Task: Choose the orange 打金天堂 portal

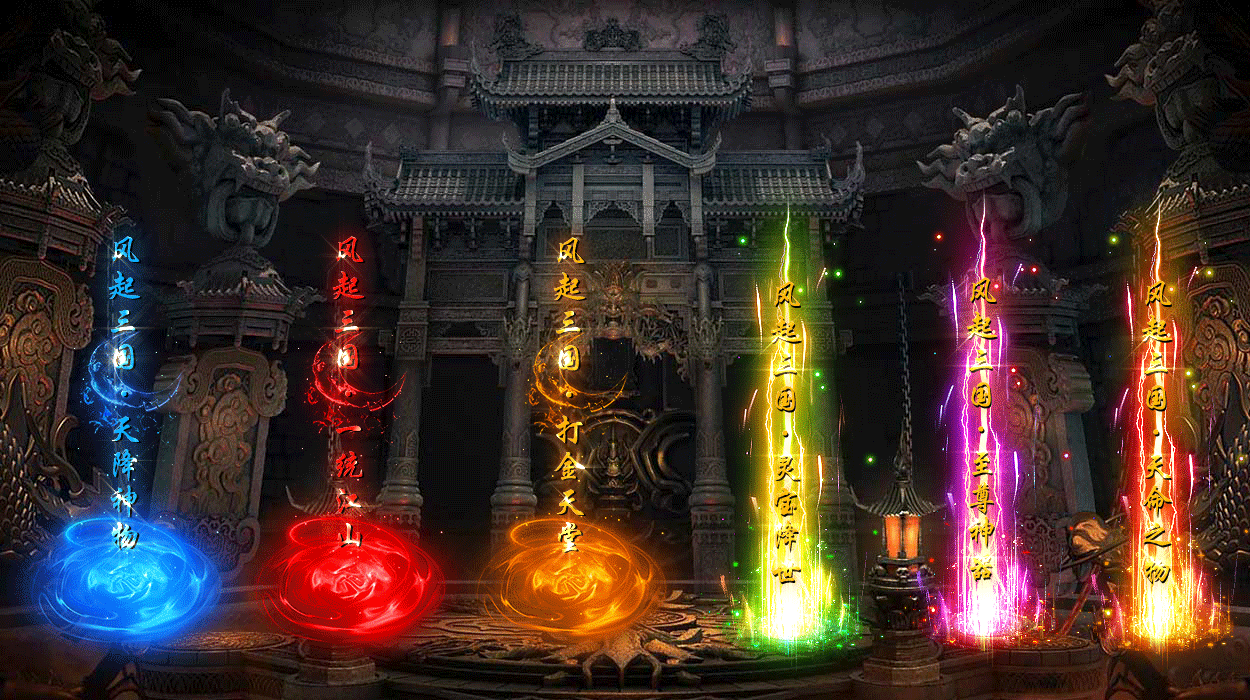Action: click(571, 575)
